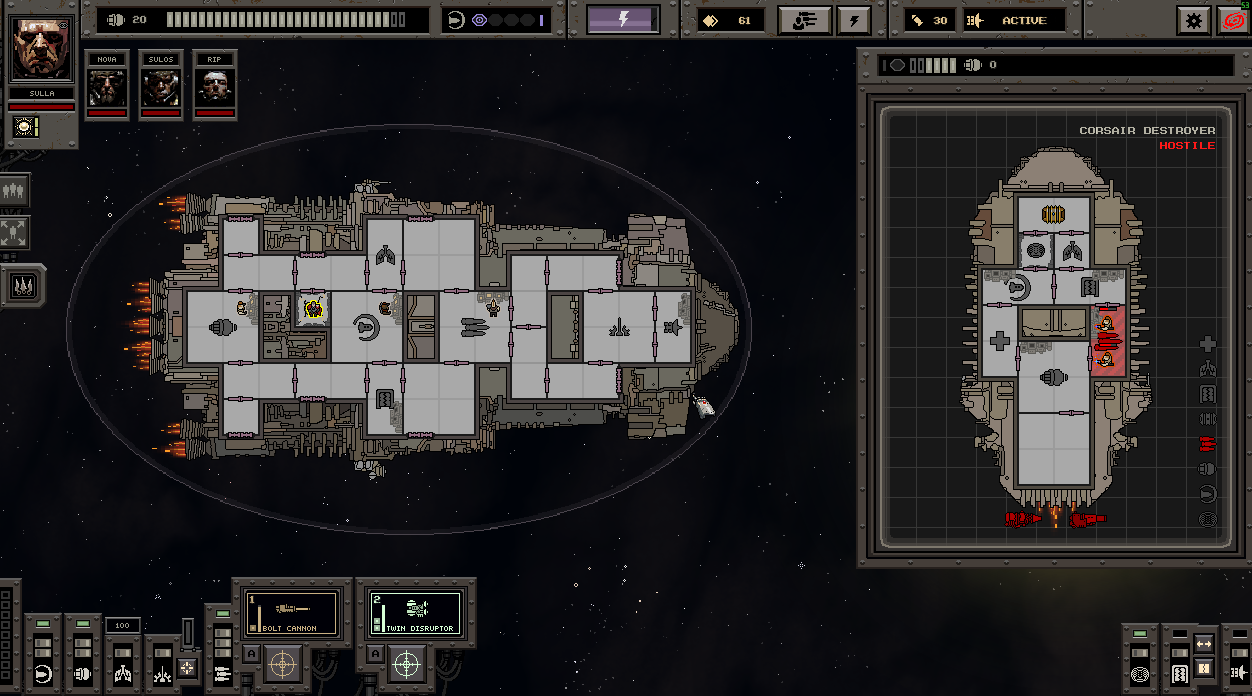Select the Twin Disruptor weapon
The image size is (1252, 696).
415,612
